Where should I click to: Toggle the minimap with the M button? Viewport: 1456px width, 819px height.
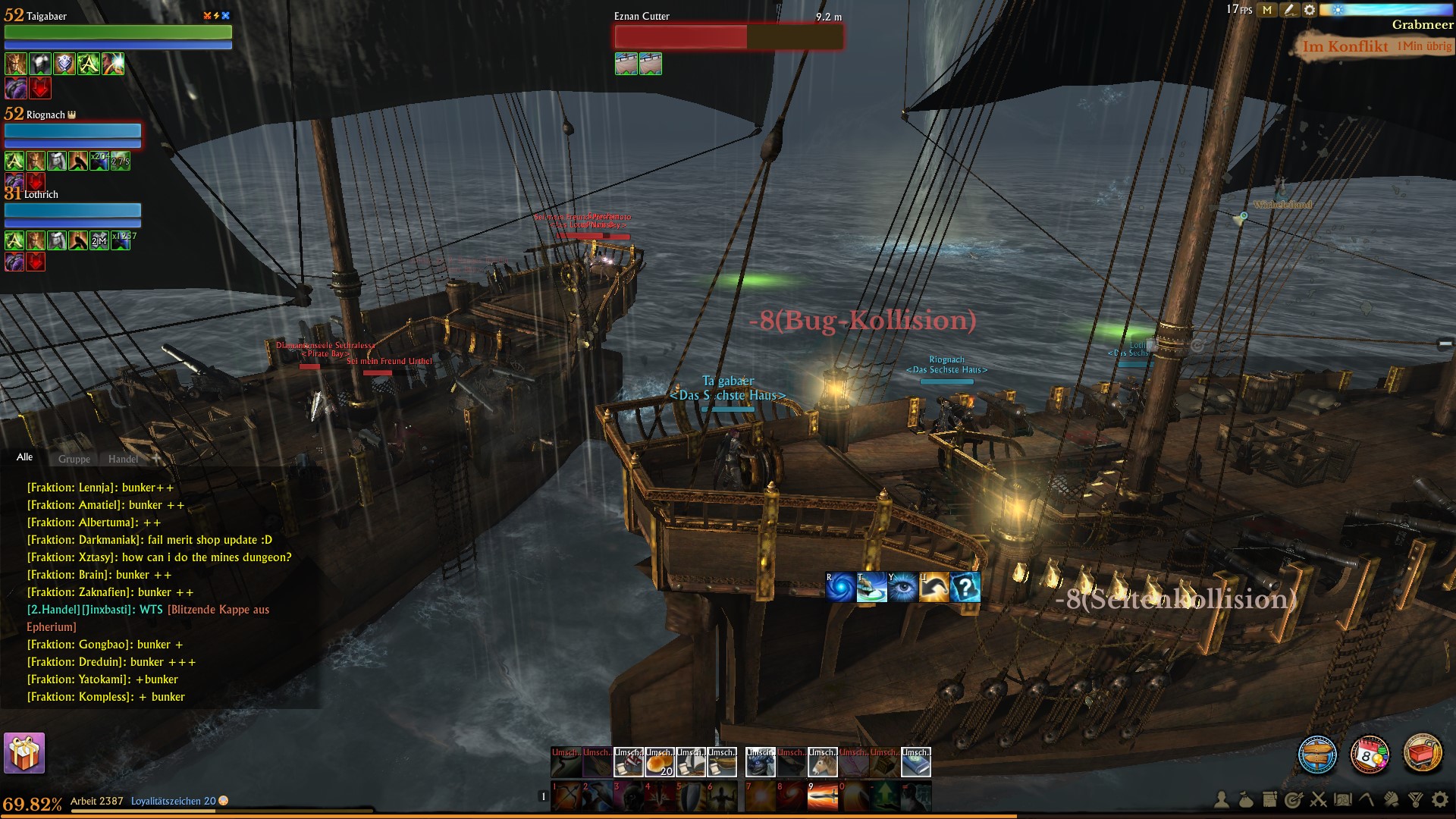click(1267, 11)
